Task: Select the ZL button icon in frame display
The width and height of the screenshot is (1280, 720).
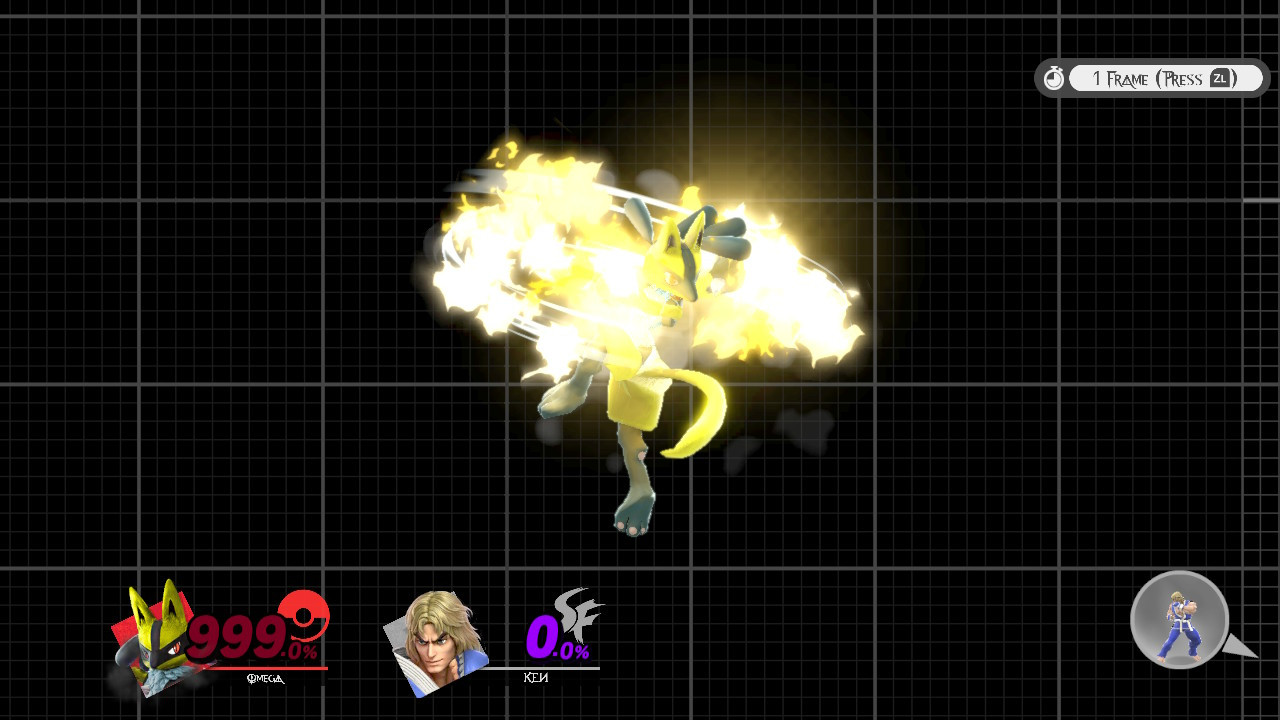Action: pos(1221,78)
